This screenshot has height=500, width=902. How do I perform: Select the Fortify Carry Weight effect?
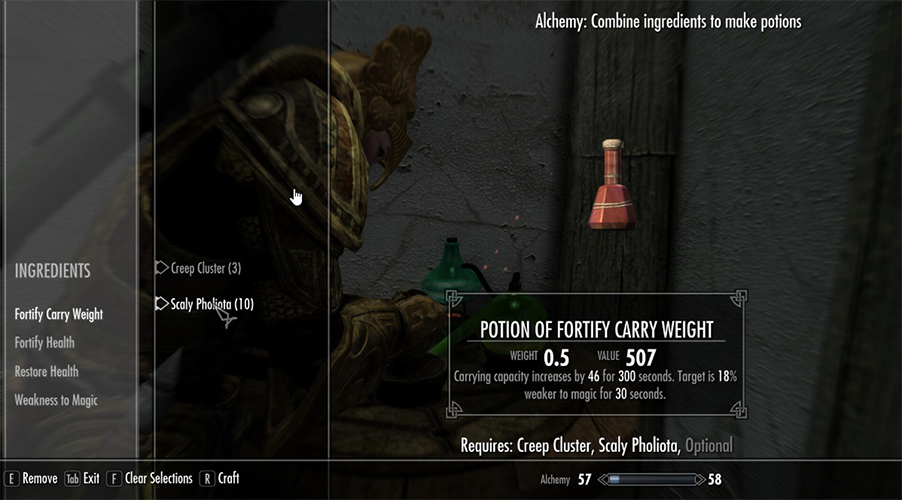(x=59, y=314)
